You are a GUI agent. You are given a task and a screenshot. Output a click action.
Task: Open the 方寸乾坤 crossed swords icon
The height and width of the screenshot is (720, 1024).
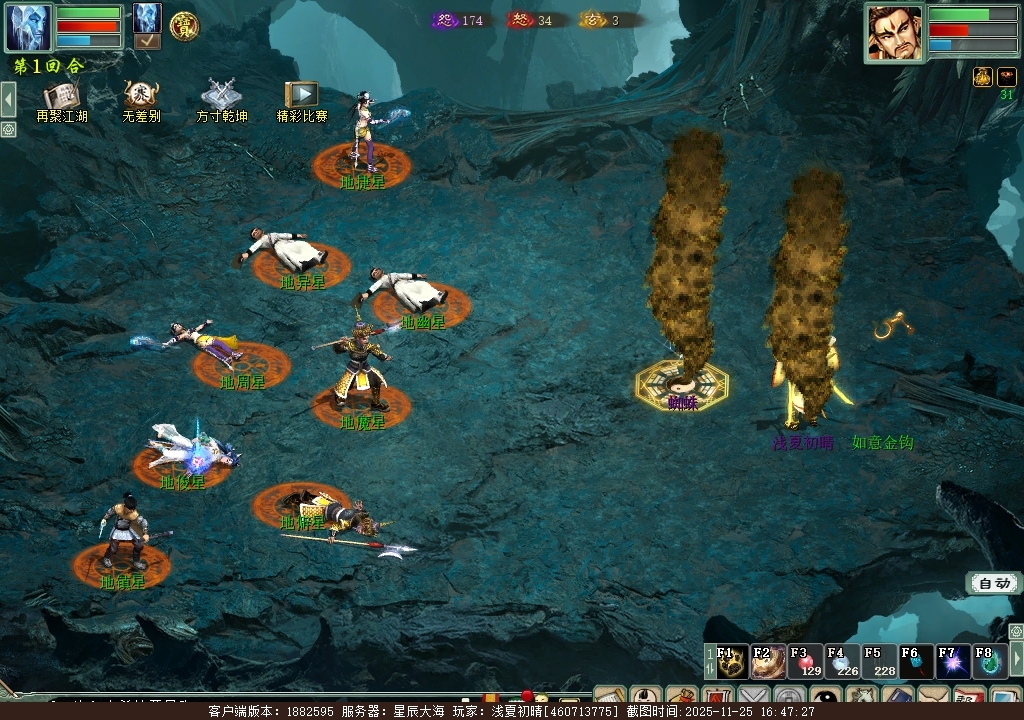click(221, 96)
